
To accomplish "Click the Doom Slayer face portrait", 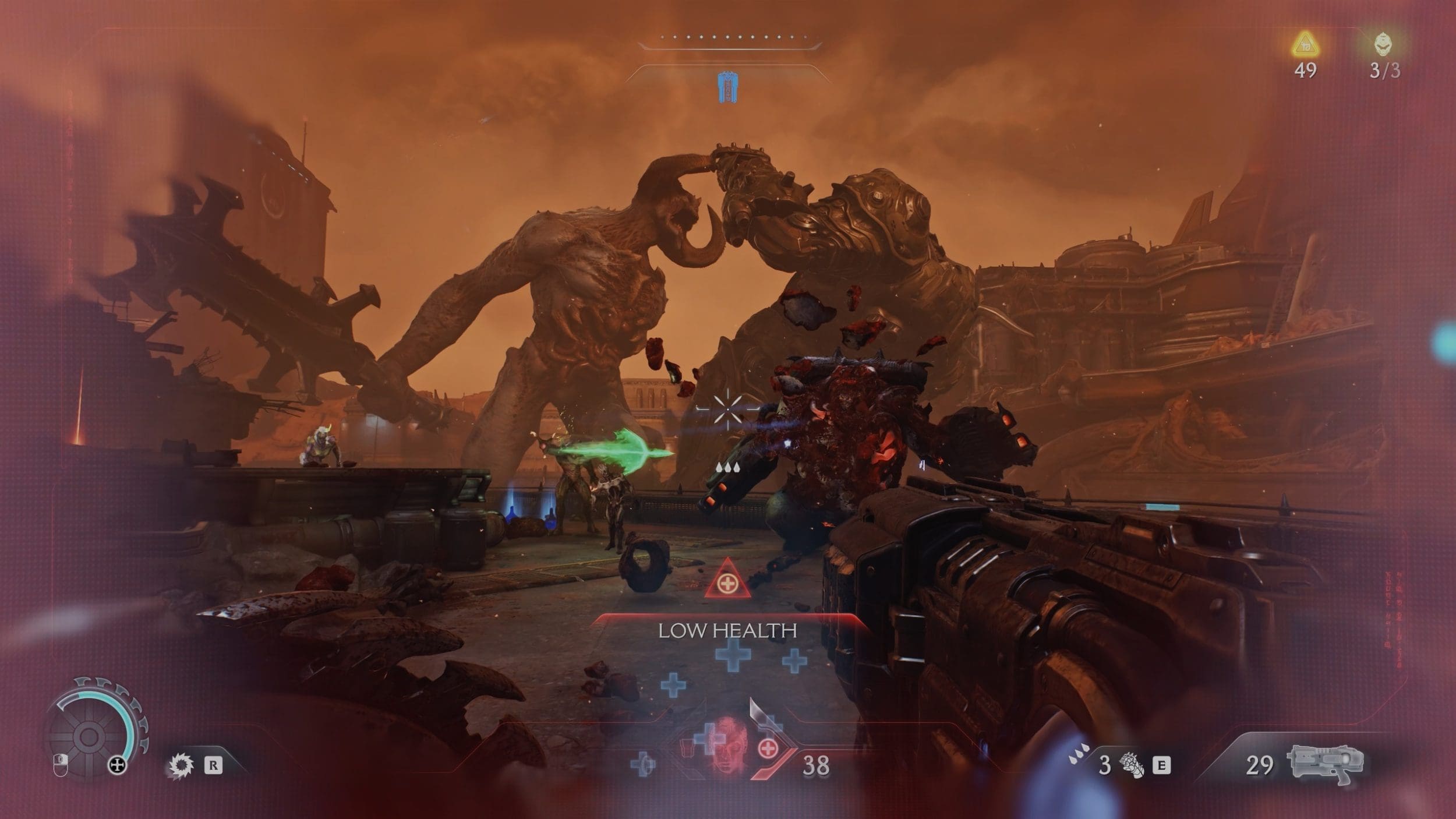I will [x=728, y=746].
